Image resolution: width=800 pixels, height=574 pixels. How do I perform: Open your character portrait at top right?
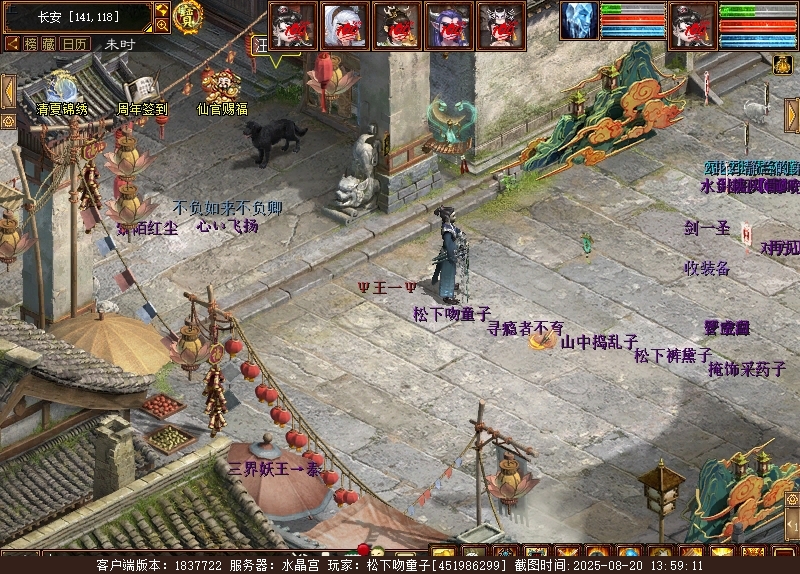(x=692, y=24)
